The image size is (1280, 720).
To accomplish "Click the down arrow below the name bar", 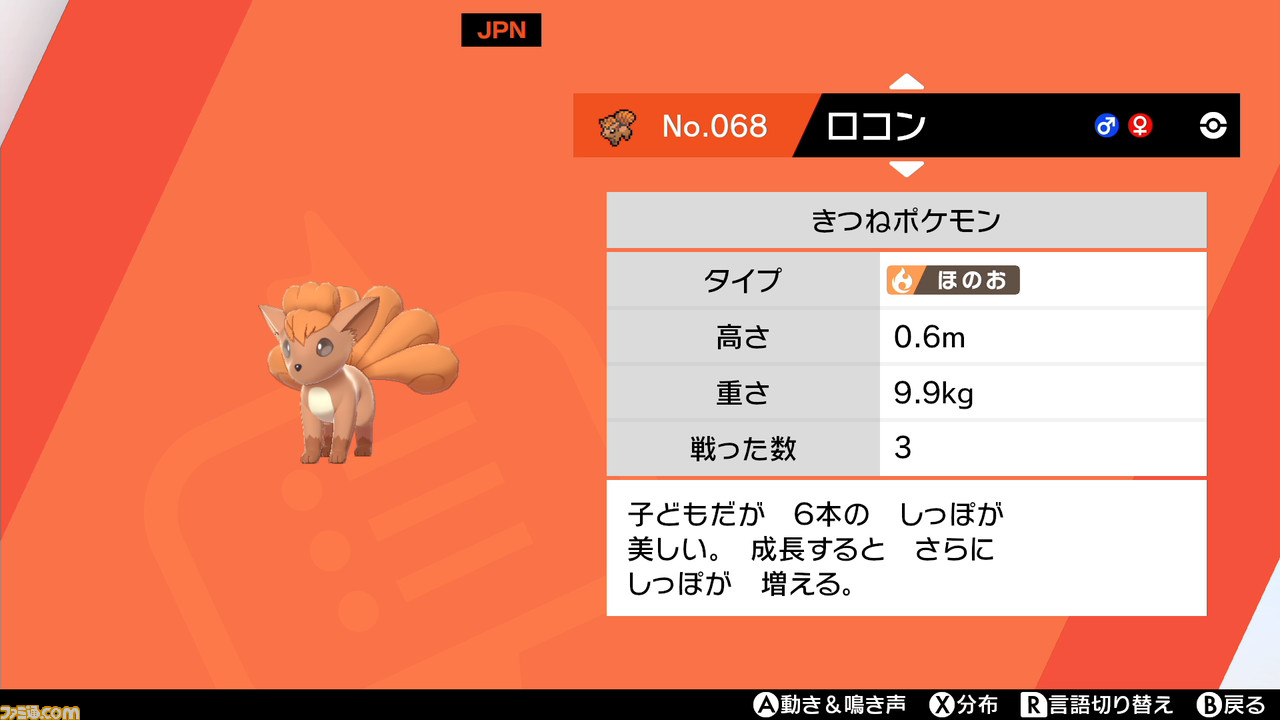I will pos(906,170).
